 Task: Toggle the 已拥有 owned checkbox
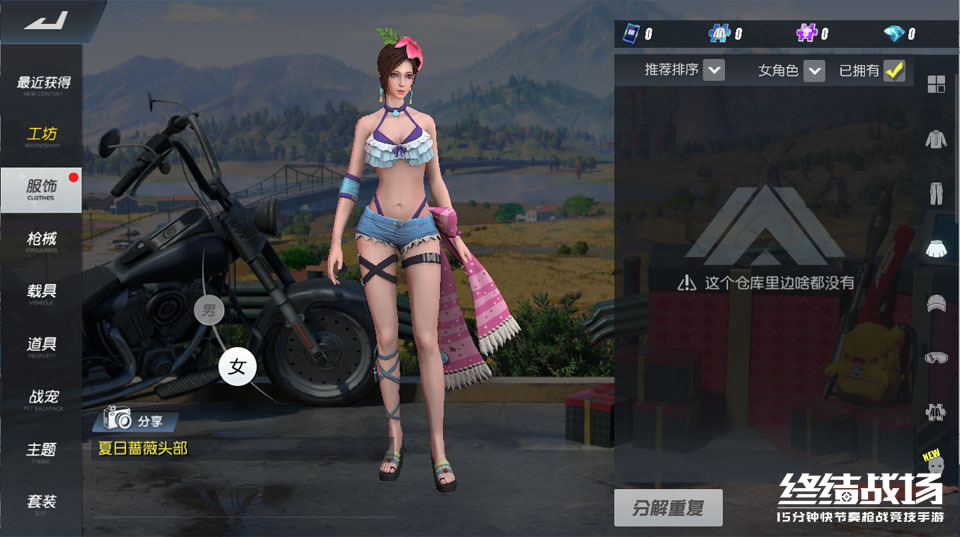pyautogui.click(x=894, y=70)
